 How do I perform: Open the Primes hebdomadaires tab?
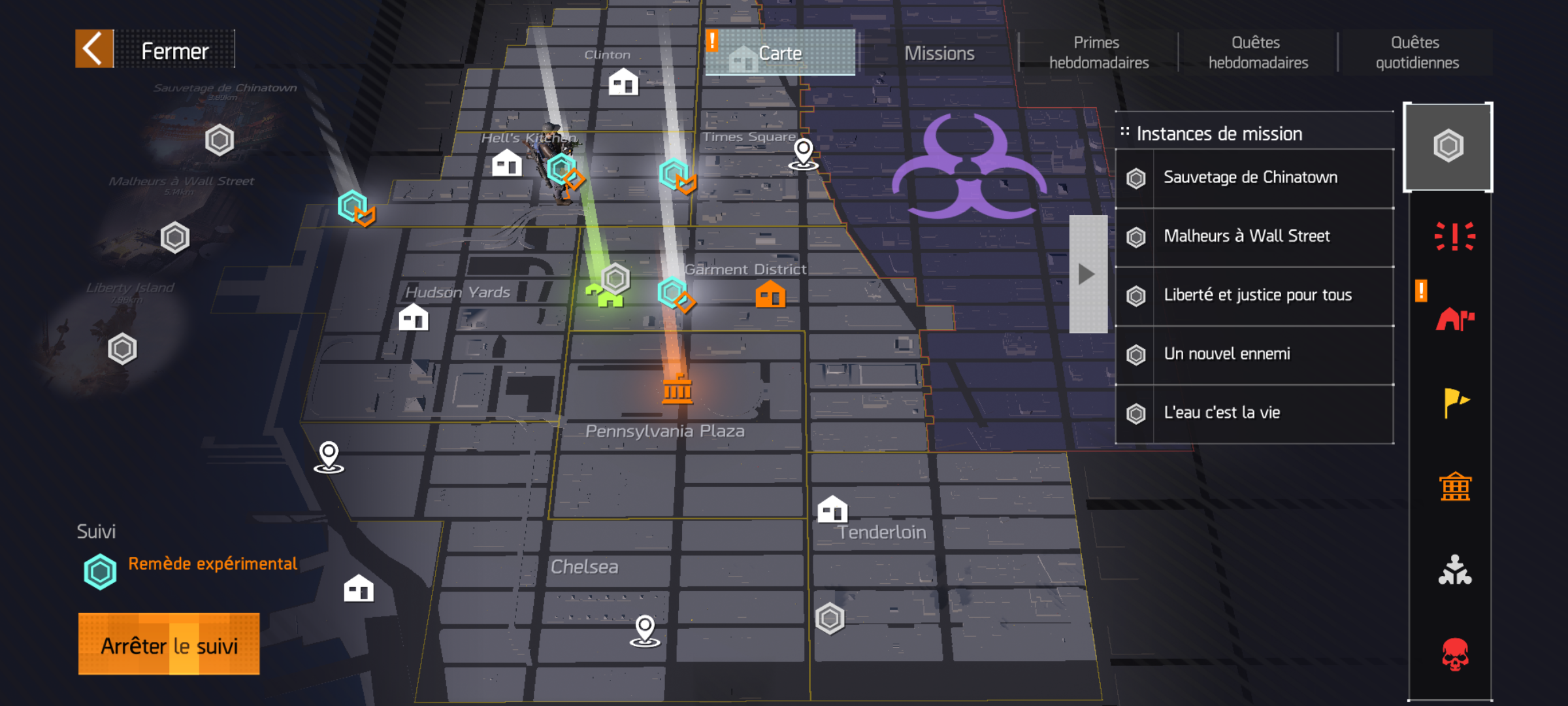click(x=1098, y=52)
